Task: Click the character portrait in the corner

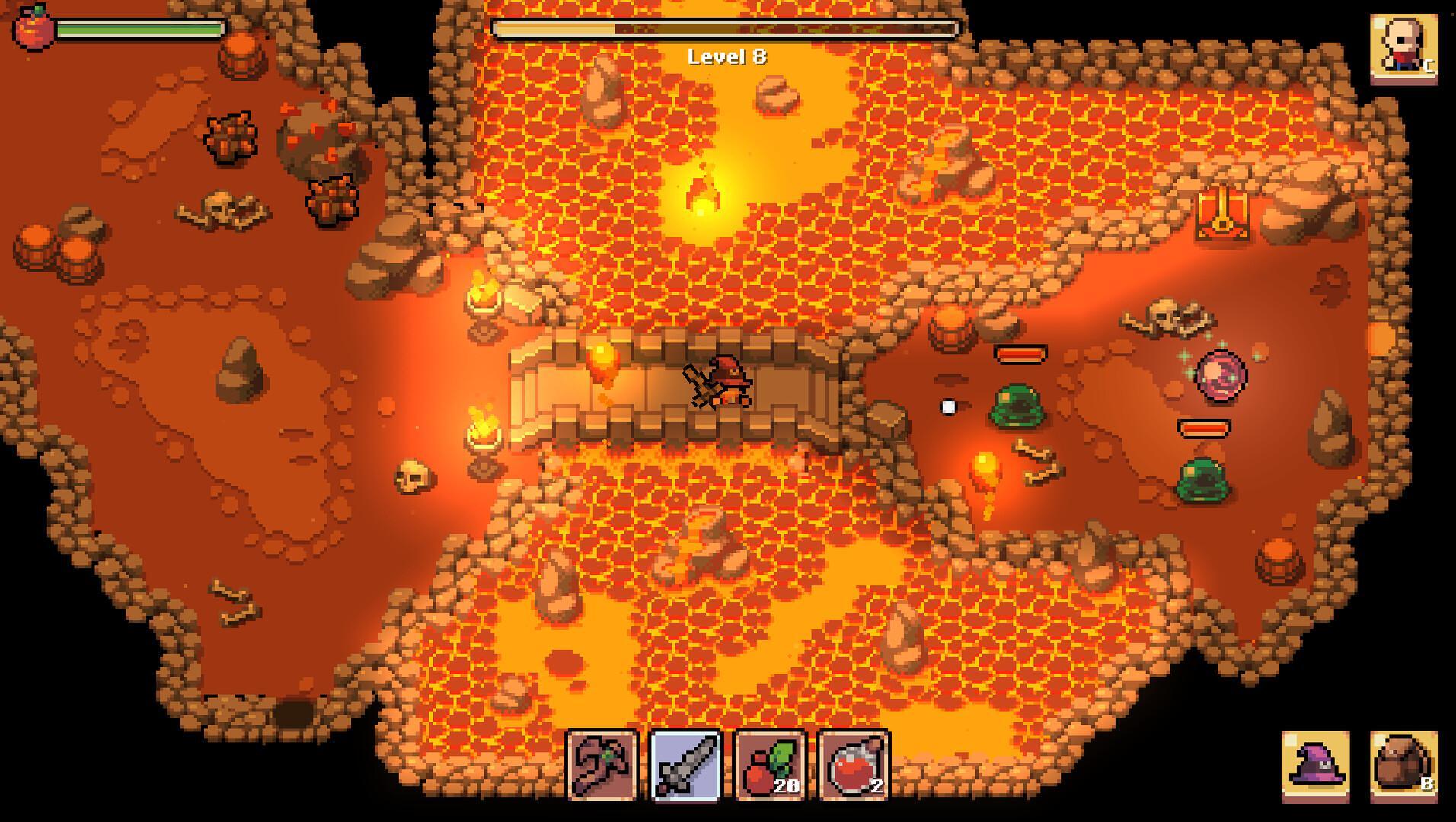Action: pyautogui.click(x=1403, y=44)
